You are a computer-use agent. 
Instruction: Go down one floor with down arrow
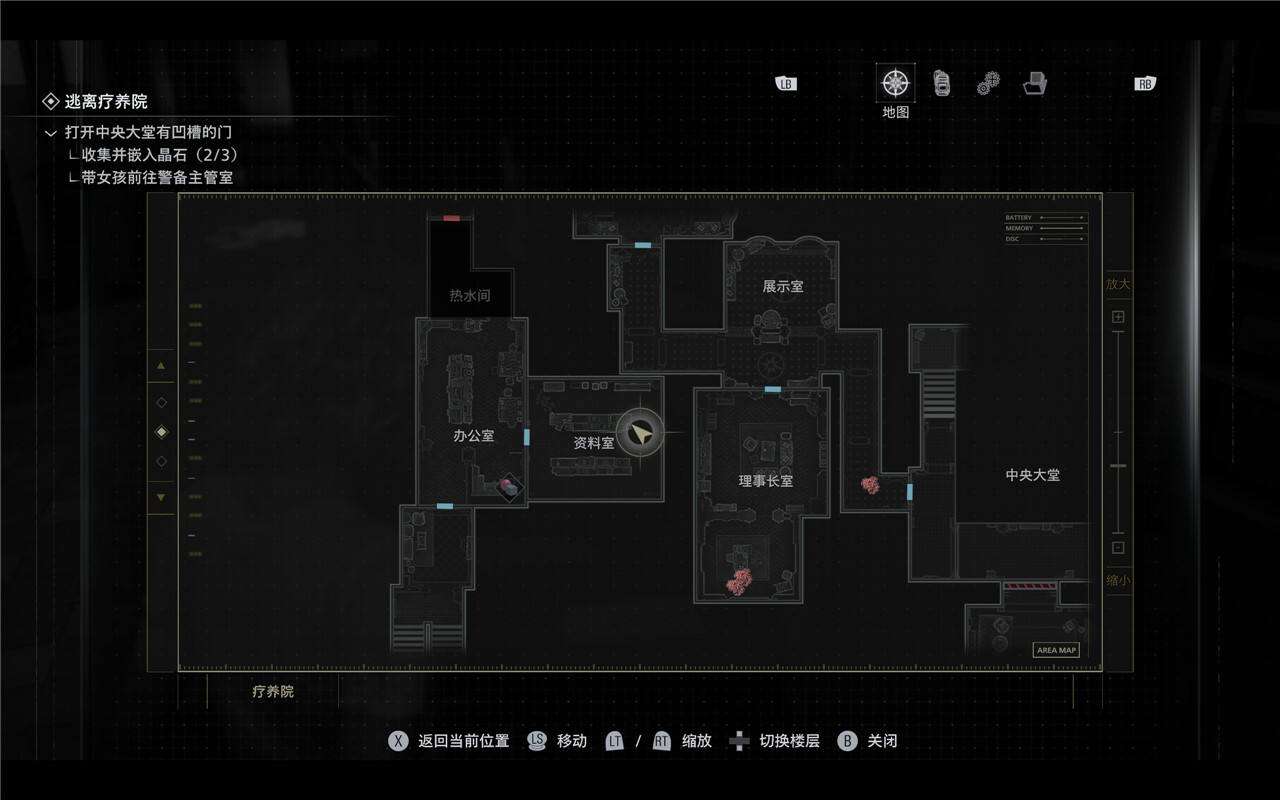(161, 497)
